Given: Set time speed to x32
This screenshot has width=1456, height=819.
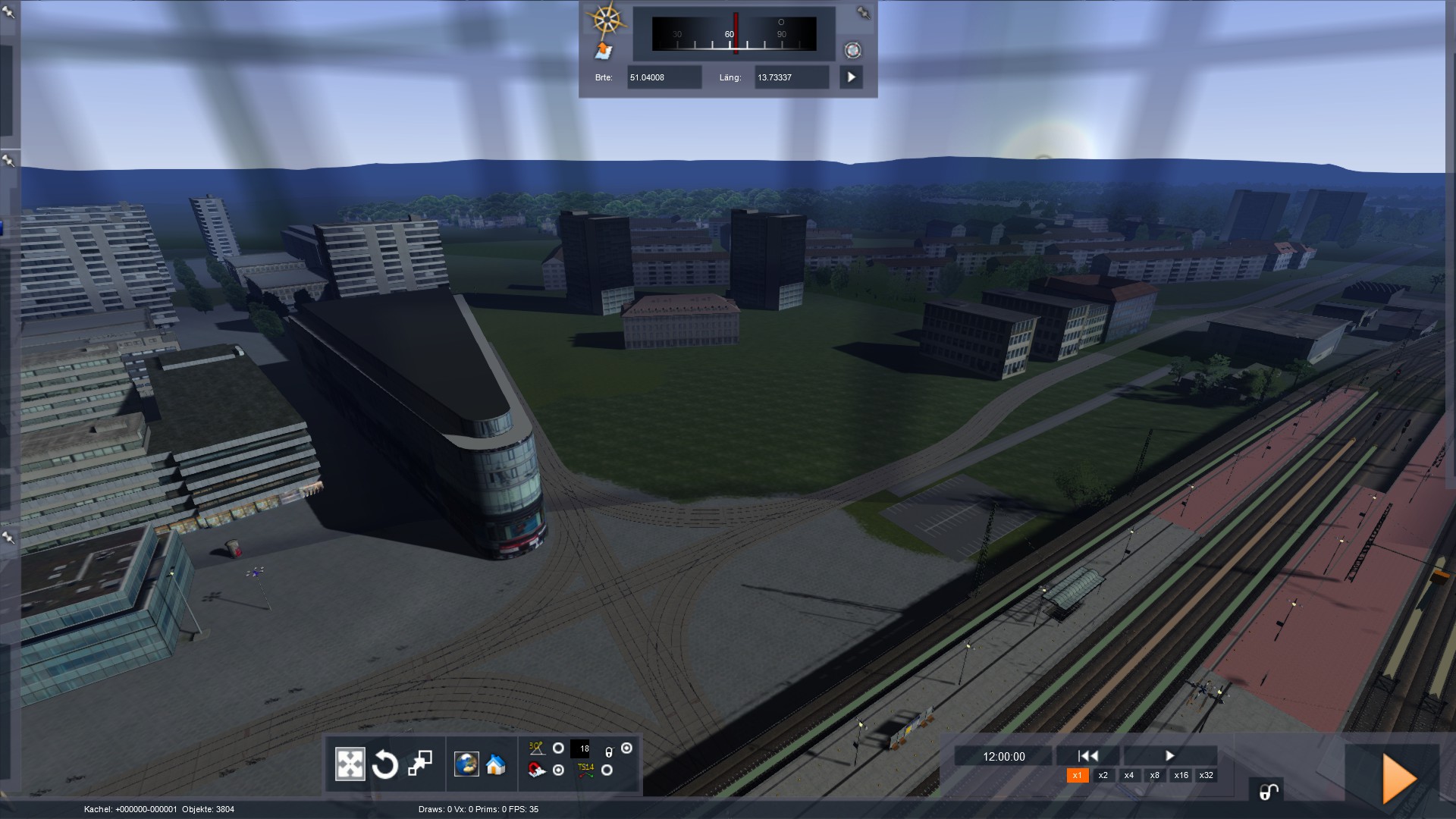Looking at the screenshot, I should 1206,775.
